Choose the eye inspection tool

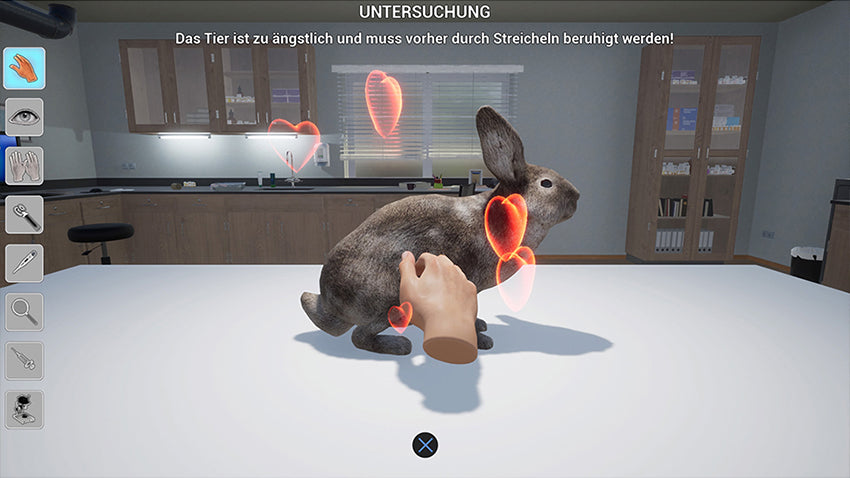[24, 117]
